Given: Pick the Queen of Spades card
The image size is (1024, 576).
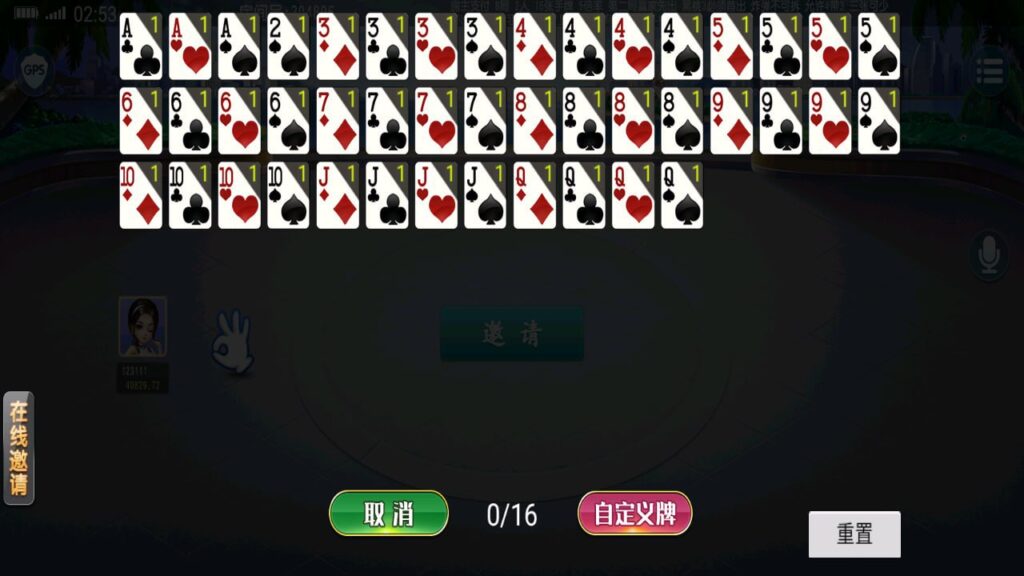Looking at the screenshot, I should (682, 196).
